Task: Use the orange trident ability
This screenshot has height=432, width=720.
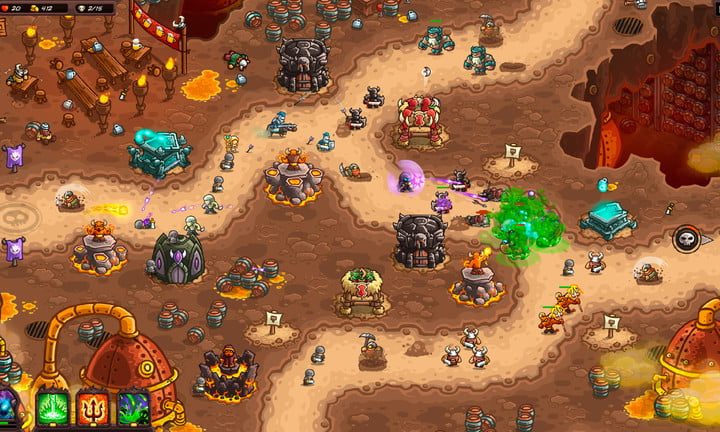Action: point(92,409)
